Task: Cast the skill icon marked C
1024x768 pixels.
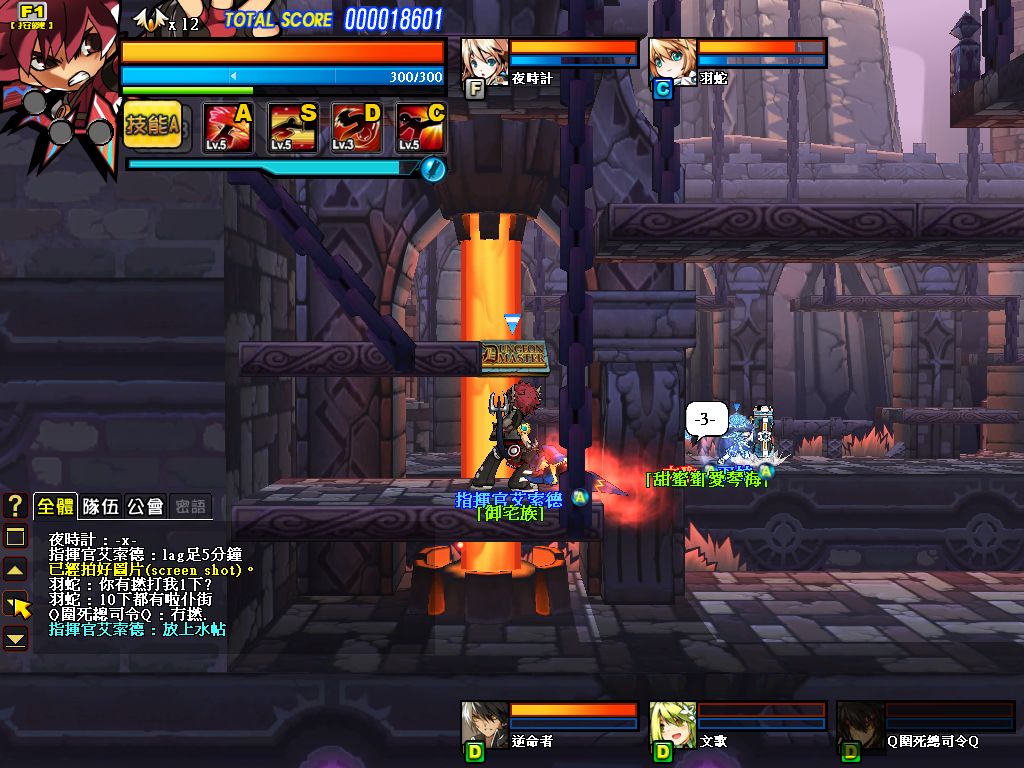Action: click(x=421, y=127)
